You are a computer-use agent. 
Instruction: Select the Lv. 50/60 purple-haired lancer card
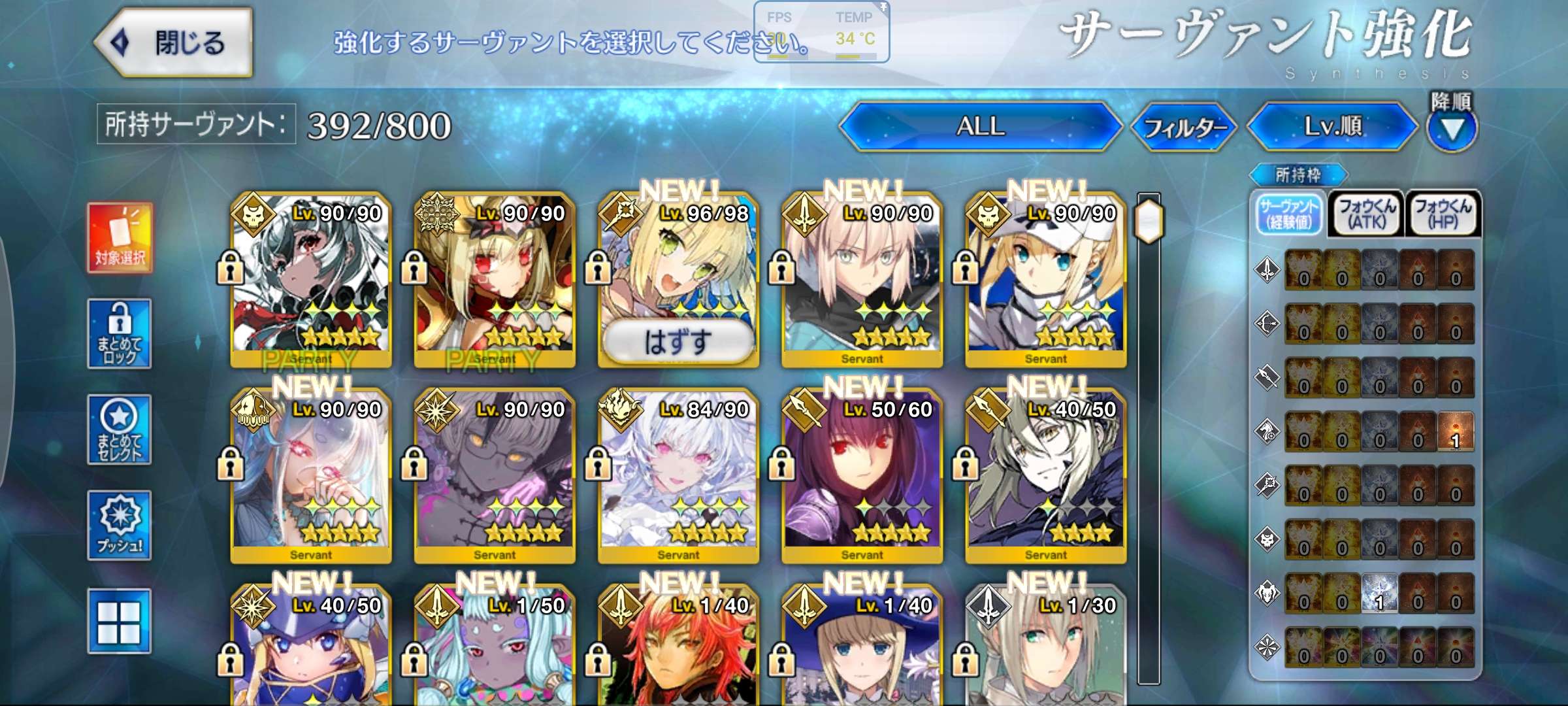point(862,476)
